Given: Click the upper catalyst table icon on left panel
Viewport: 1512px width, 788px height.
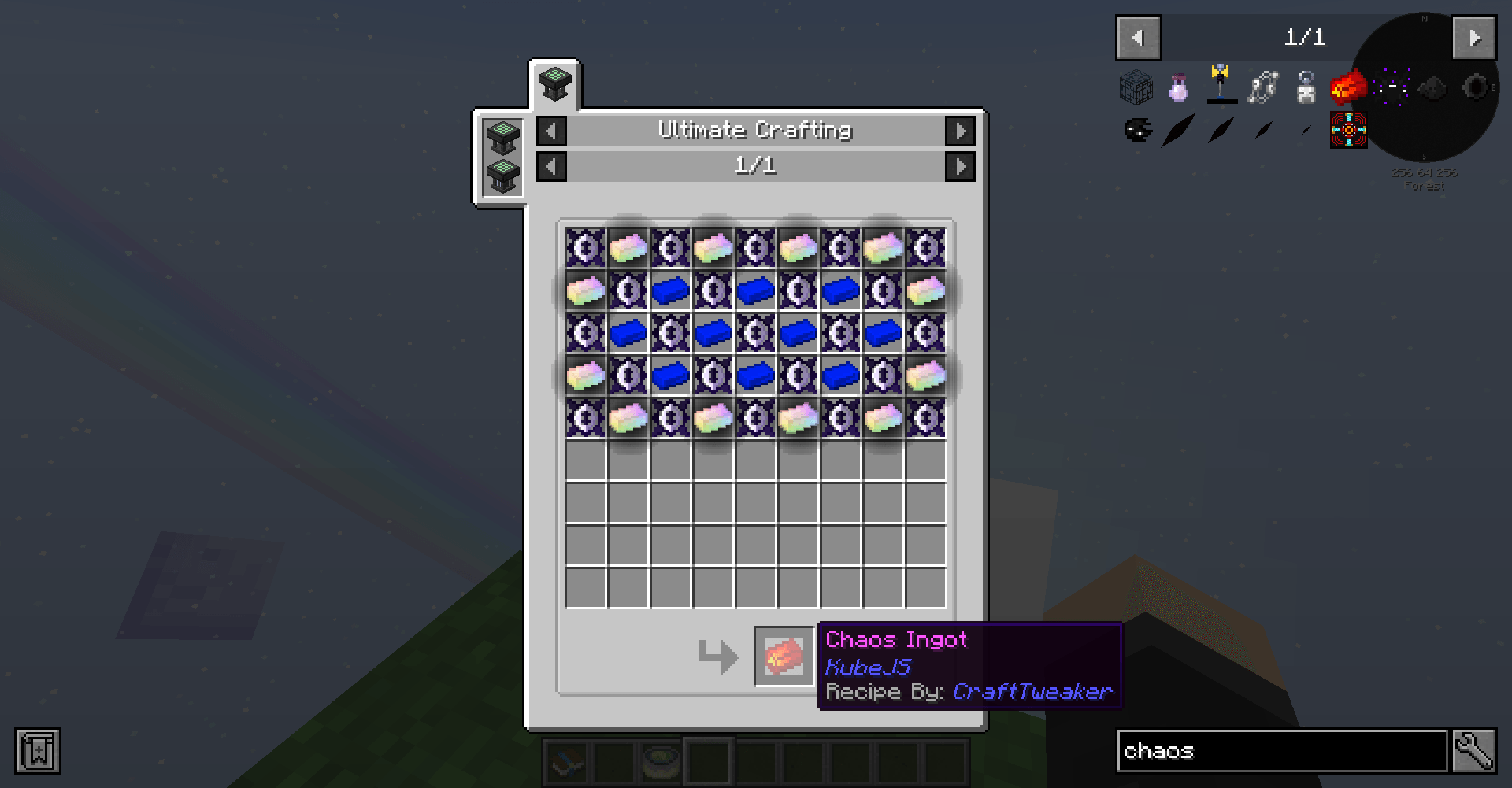Looking at the screenshot, I should [502, 138].
